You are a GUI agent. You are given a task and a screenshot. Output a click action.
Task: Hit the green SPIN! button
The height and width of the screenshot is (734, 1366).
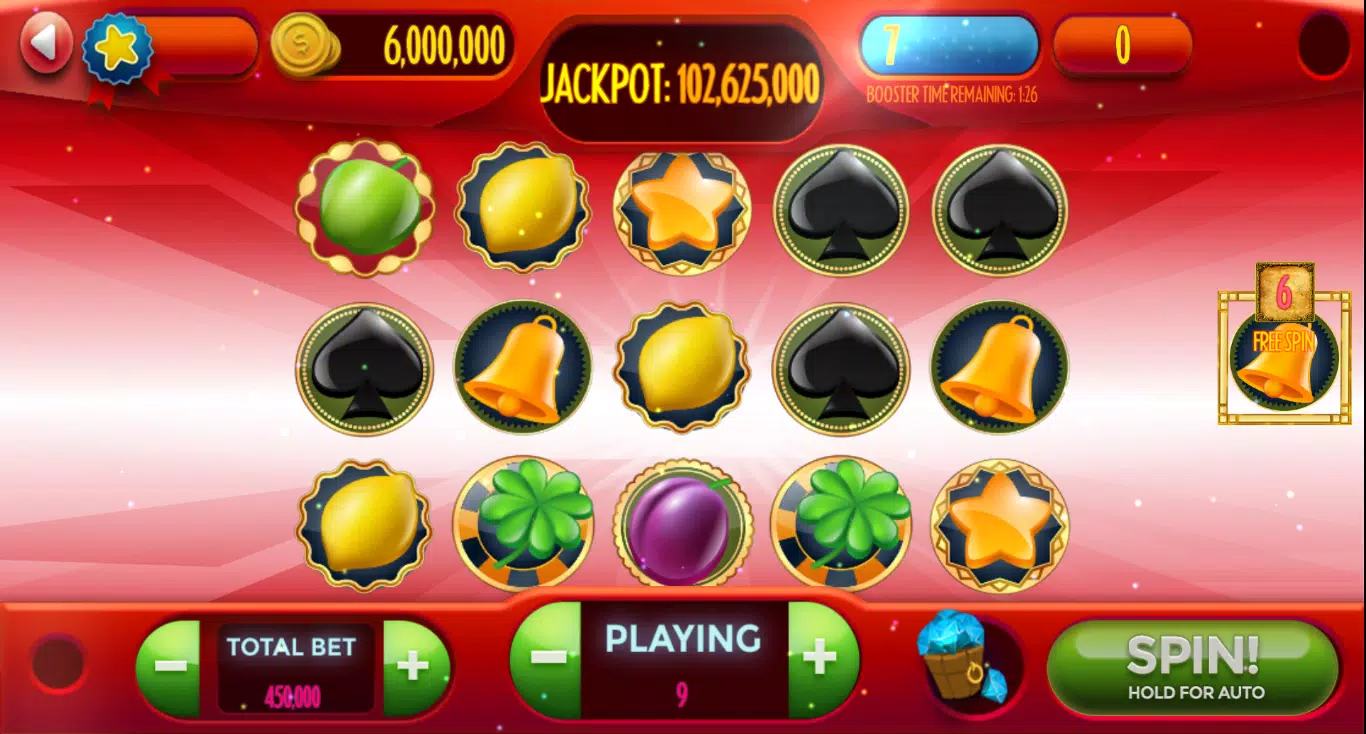[1192, 666]
